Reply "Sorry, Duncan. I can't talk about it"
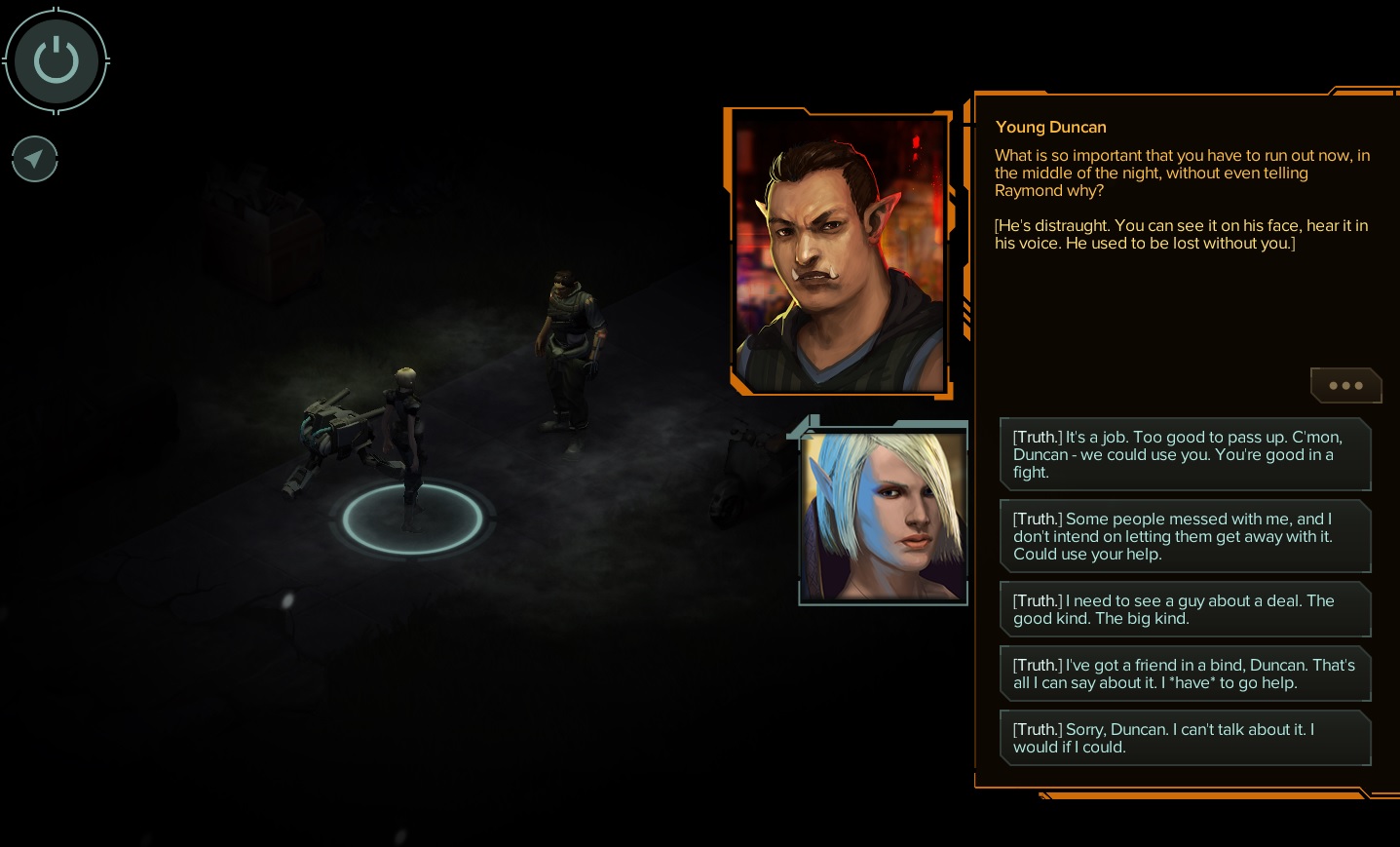Viewport: 1400px width, 847px height. coord(1185,738)
